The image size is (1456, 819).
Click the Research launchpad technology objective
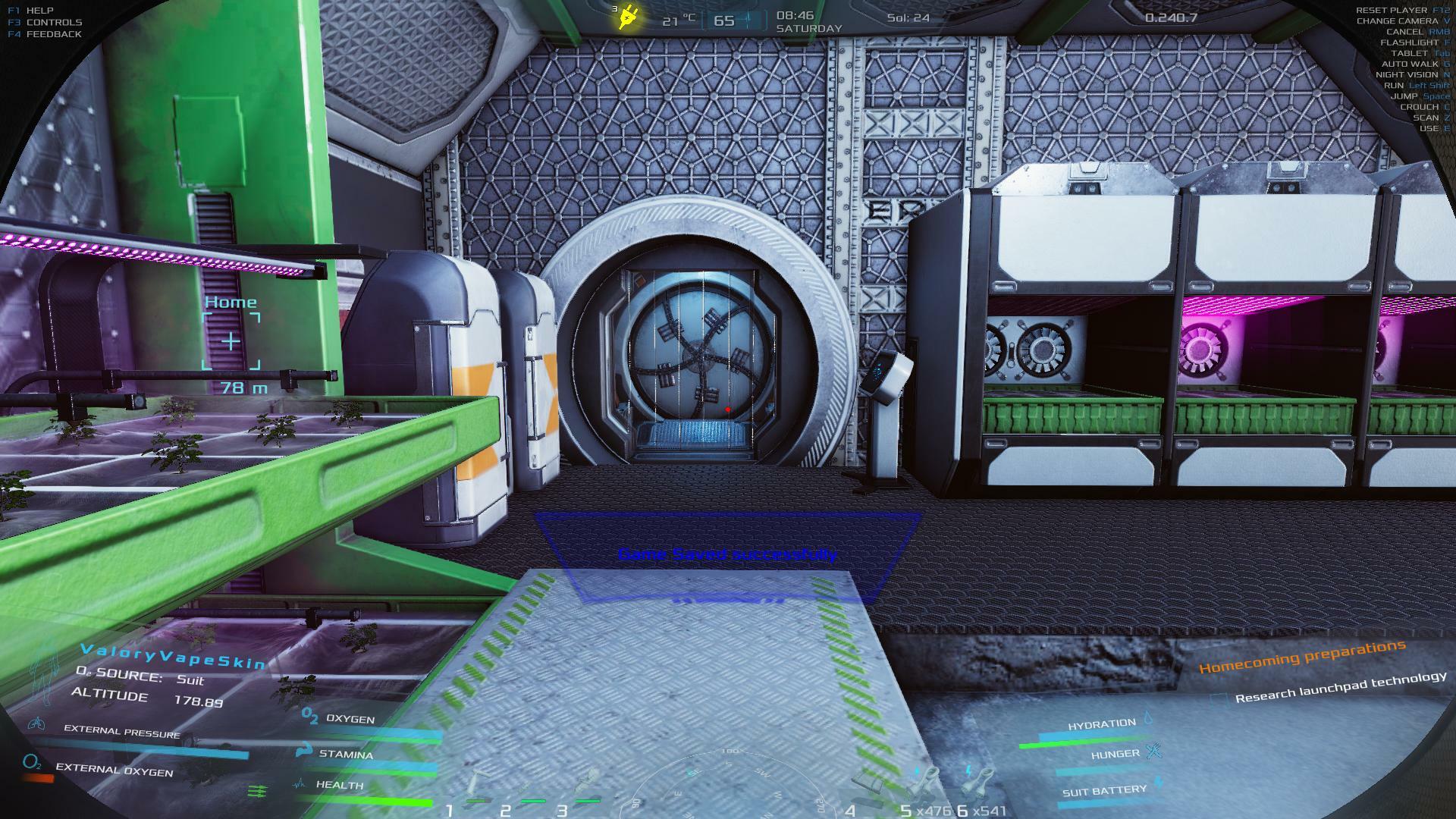(1340, 687)
